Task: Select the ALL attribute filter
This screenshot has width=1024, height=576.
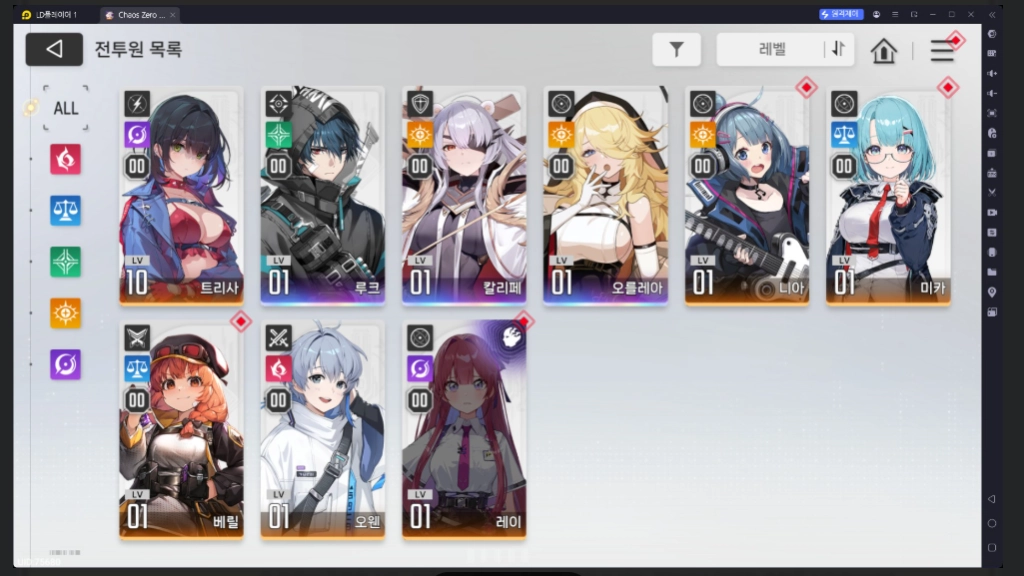Action: (66, 108)
